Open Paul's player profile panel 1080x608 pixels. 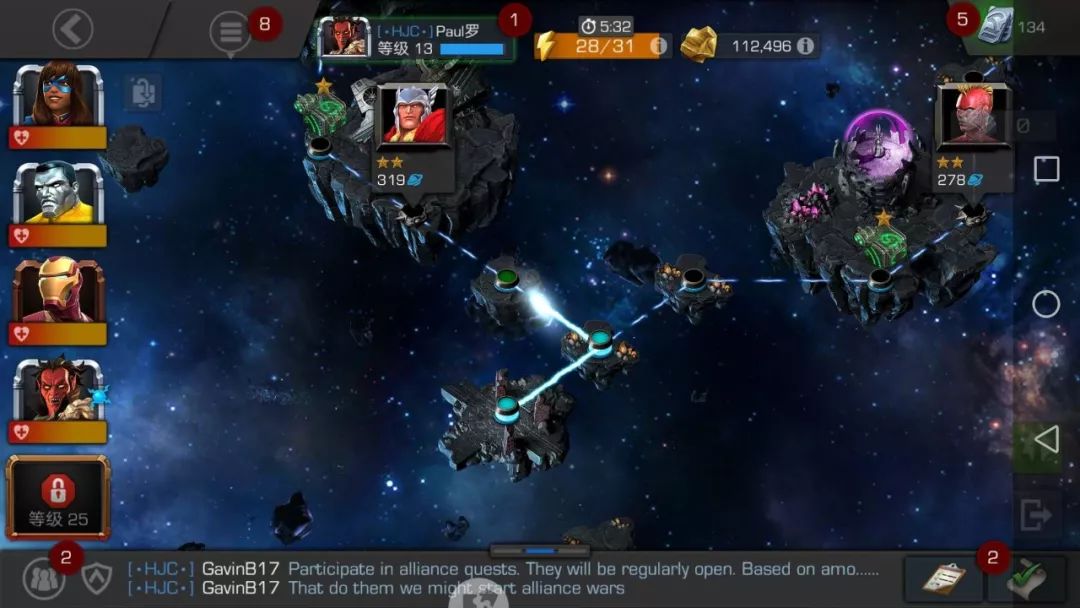(x=416, y=38)
